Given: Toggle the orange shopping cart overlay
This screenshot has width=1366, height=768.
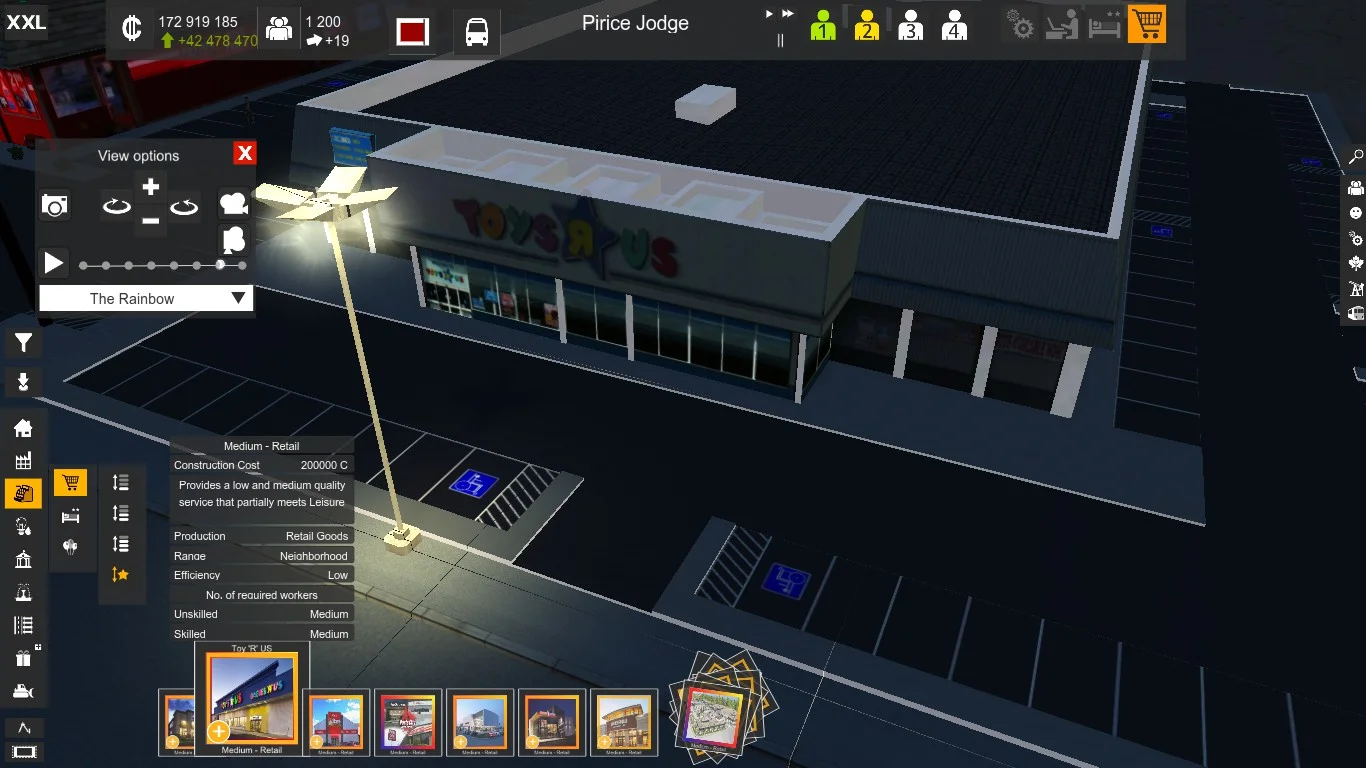Looking at the screenshot, I should (x=1146, y=25).
